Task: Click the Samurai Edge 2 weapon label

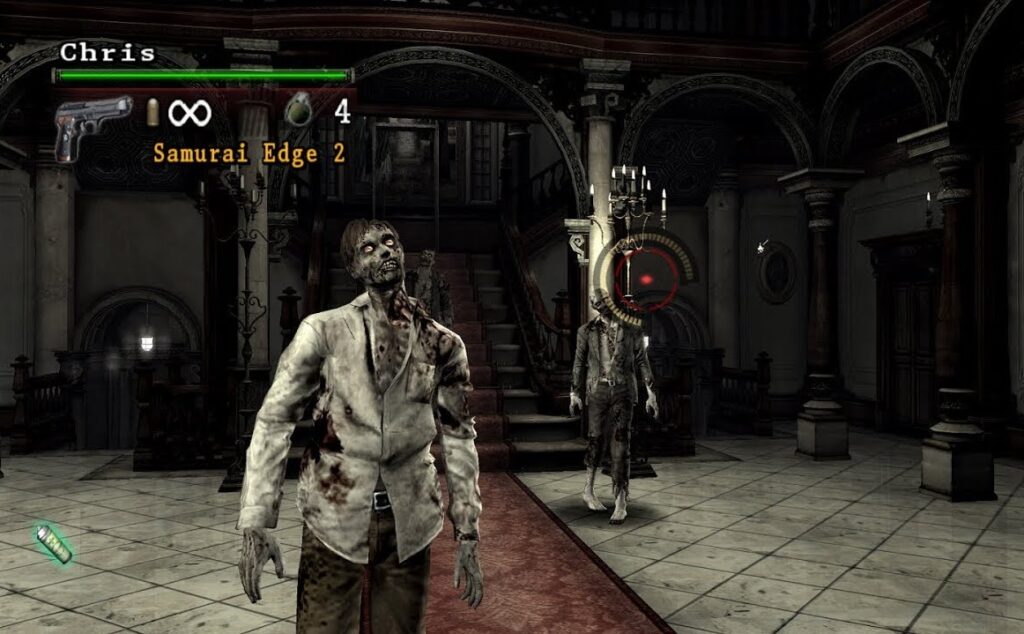Action: [x=249, y=154]
